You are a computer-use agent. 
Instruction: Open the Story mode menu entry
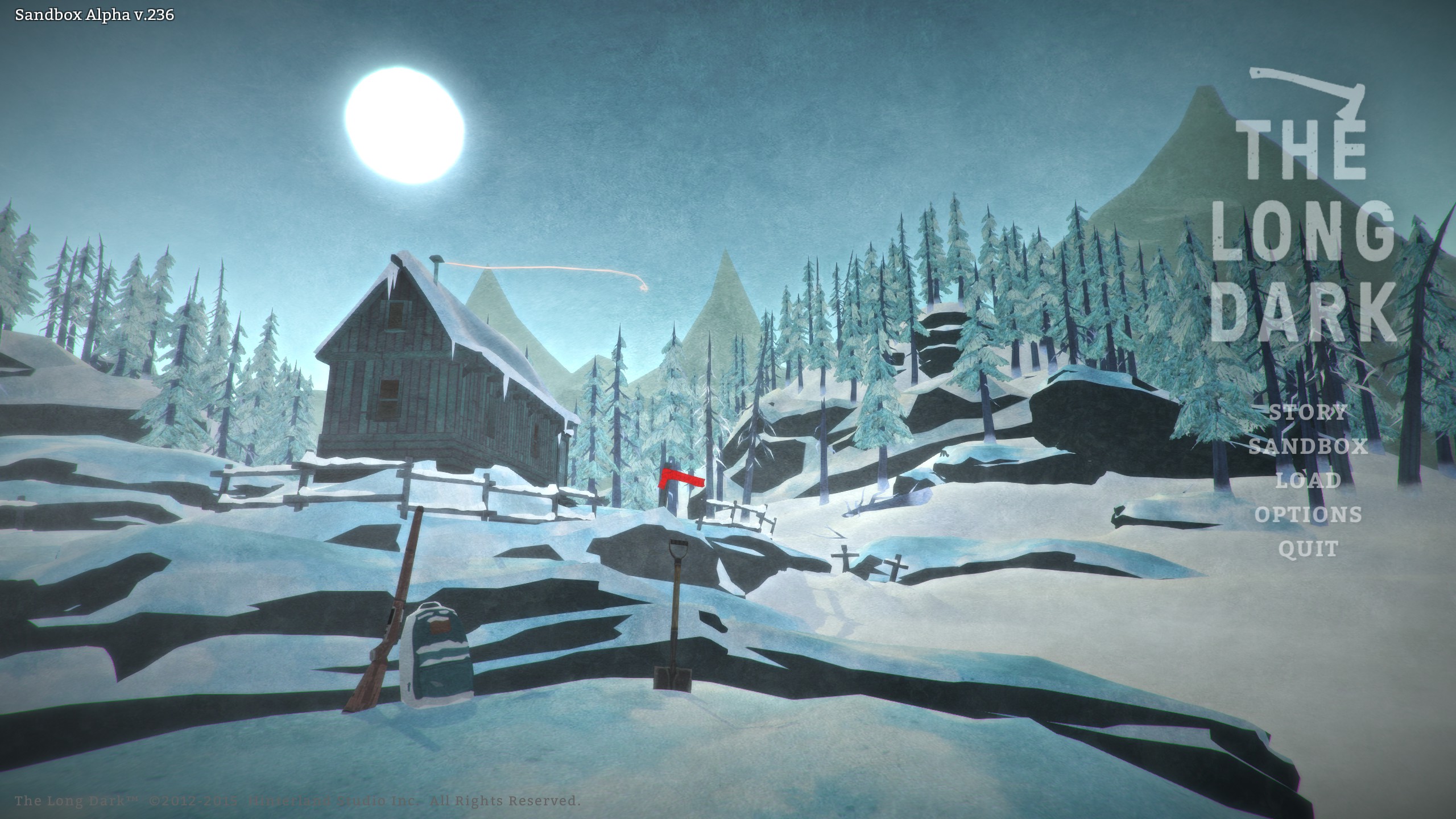(1308, 412)
